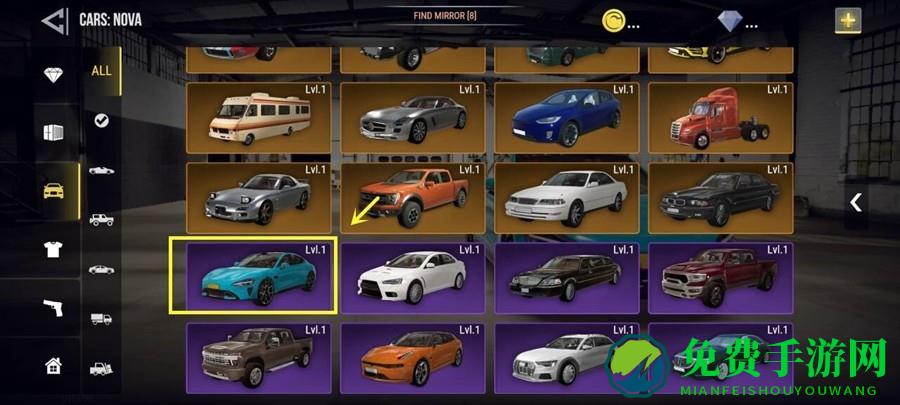Select the house category icon
Screen dimensions: 900x405
[54, 365]
